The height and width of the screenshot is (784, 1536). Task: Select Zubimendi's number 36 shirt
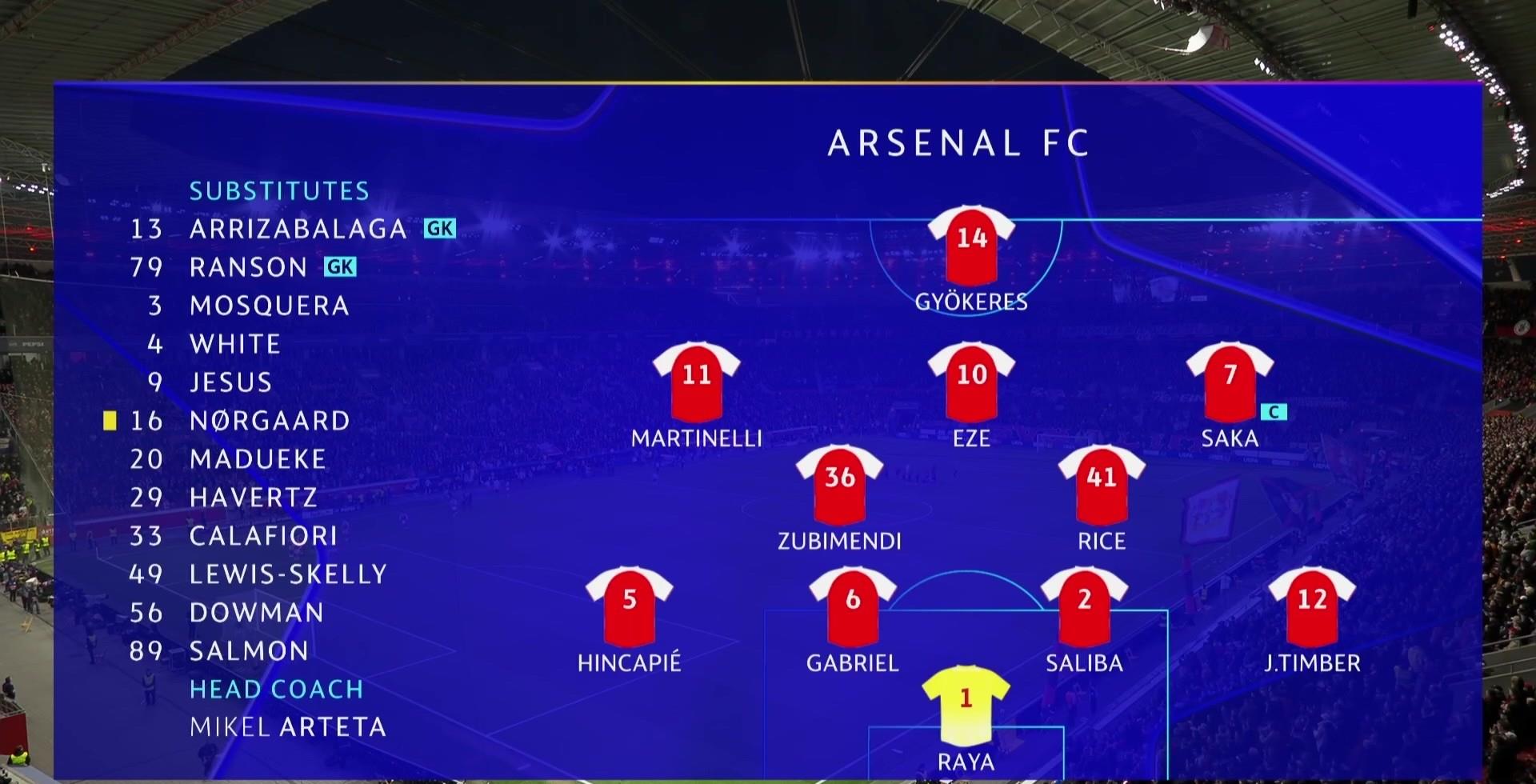click(839, 484)
